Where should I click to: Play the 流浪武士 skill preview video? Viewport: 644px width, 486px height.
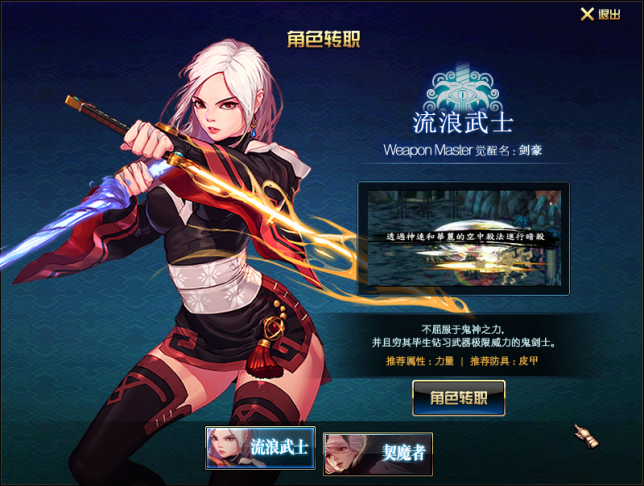pyautogui.click(x=463, y=238)
